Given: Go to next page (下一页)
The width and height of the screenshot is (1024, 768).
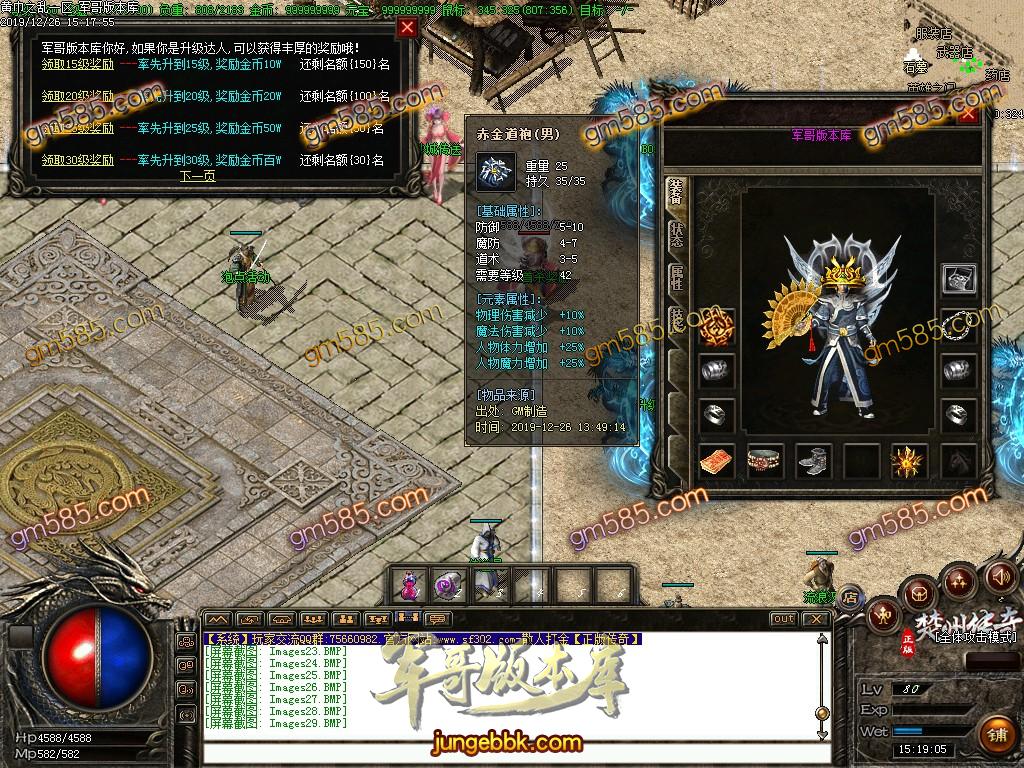Looking at the screenshot, I should (197, 176).
